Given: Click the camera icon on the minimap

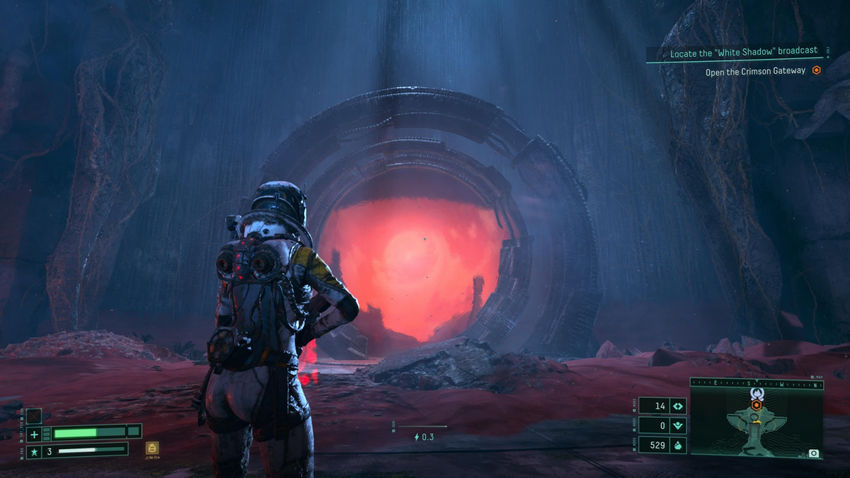Looking at the screenshot, I should coord(813,453).
